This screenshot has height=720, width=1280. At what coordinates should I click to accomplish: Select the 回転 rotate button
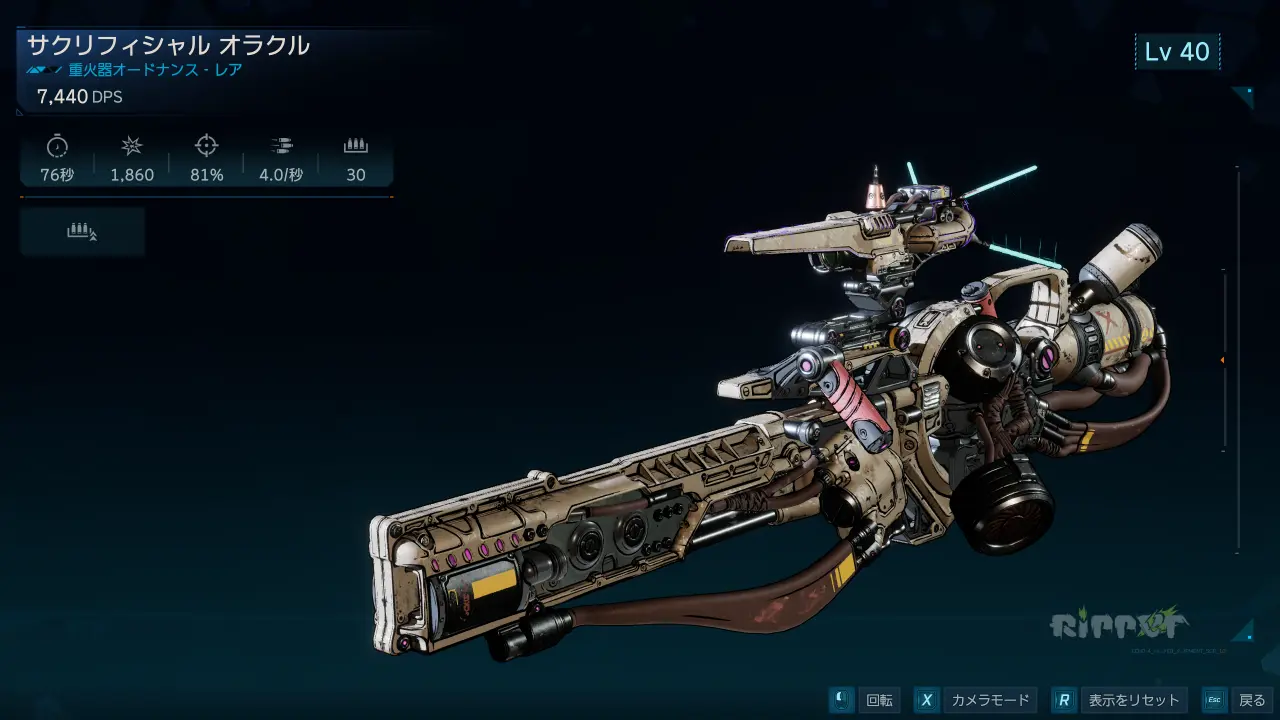(865, 700)
